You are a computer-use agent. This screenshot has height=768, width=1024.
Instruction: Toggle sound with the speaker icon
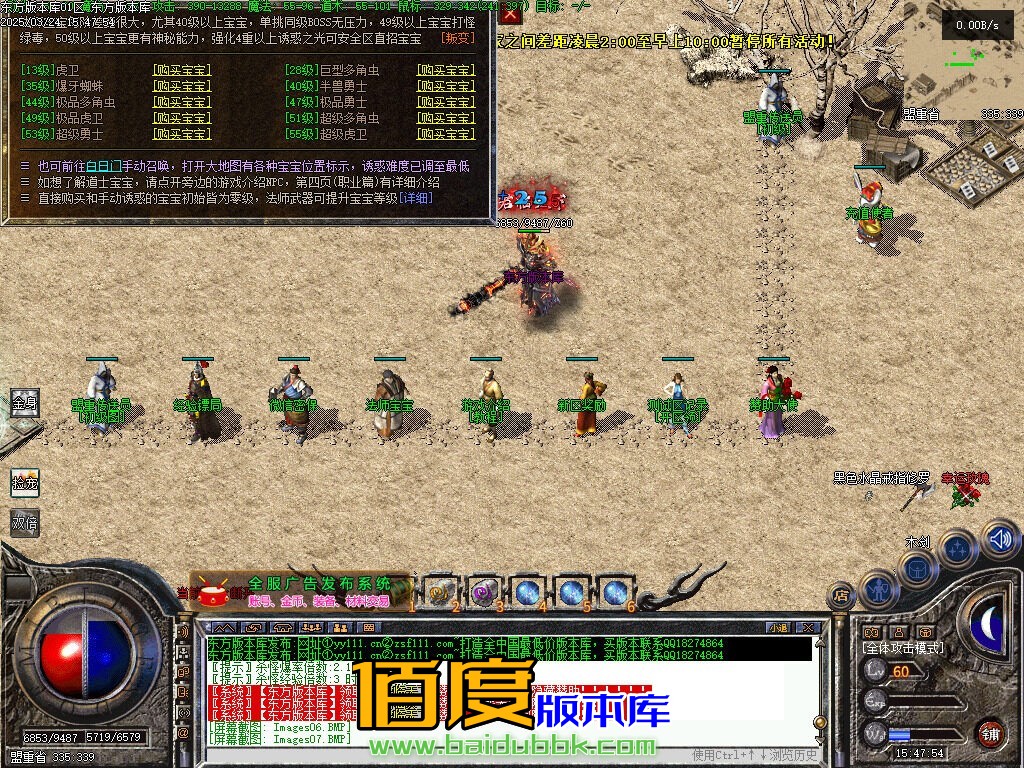tap(999, 539)
